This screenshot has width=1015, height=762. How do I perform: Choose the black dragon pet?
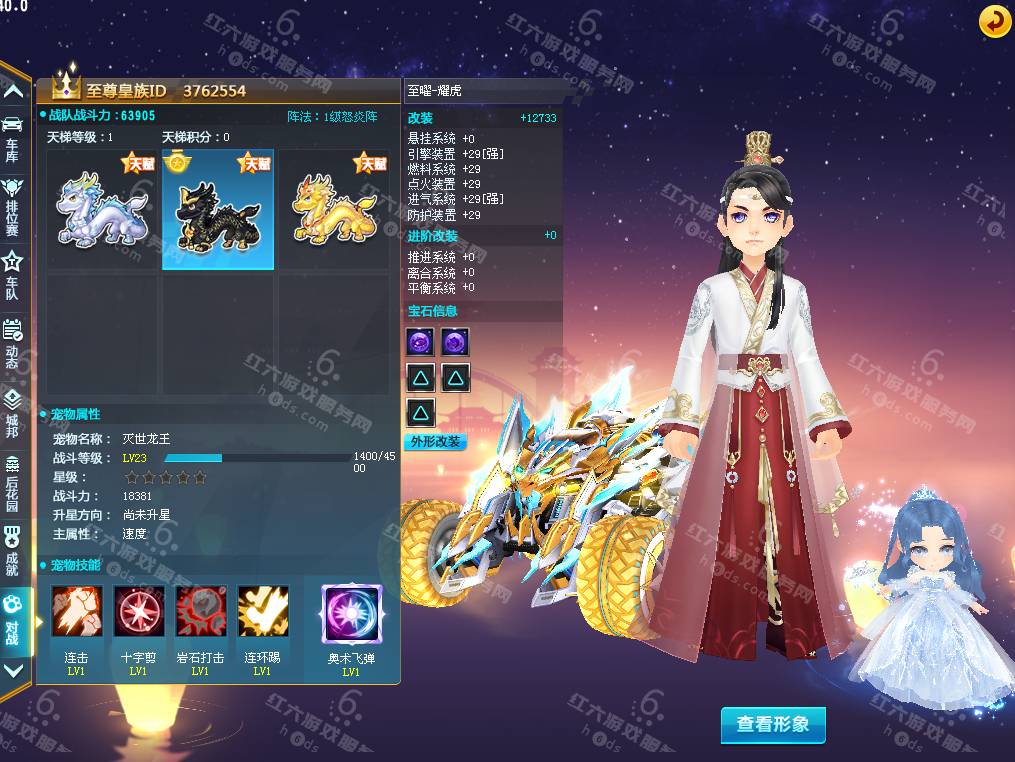click(218, 210)
